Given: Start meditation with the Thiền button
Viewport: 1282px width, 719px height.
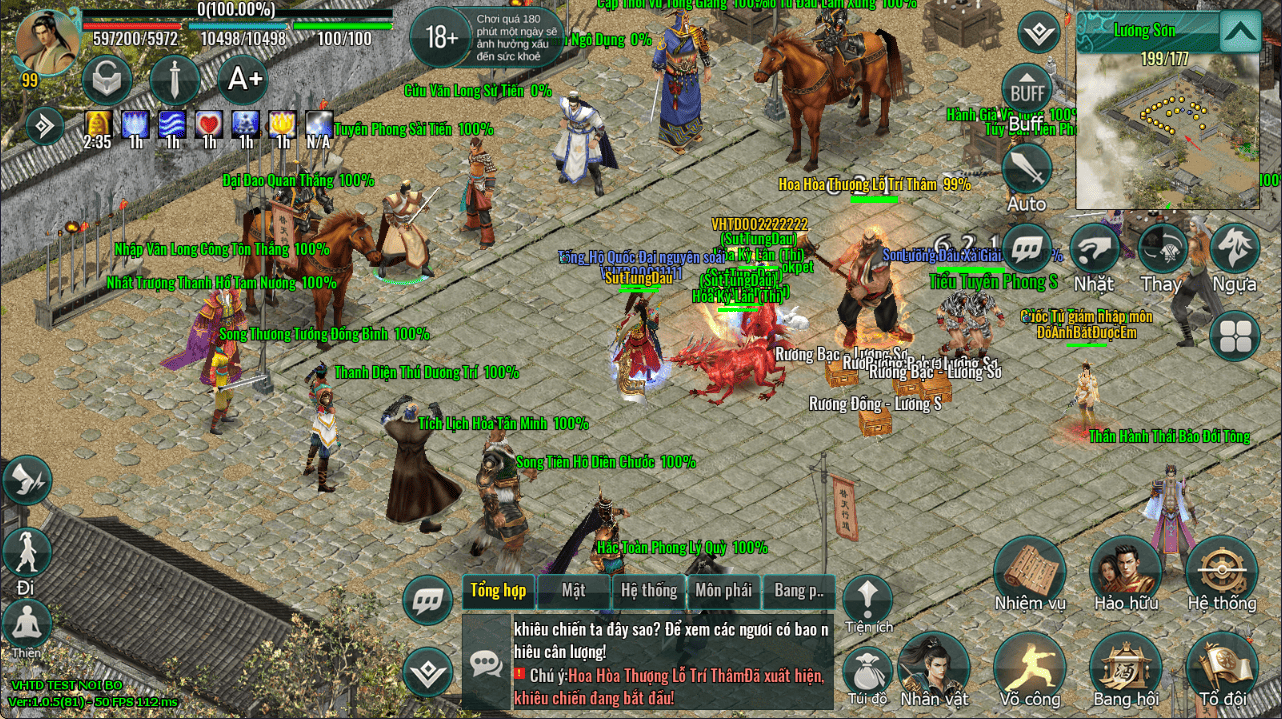Looking at the screenshot, I should pos(27,625).
